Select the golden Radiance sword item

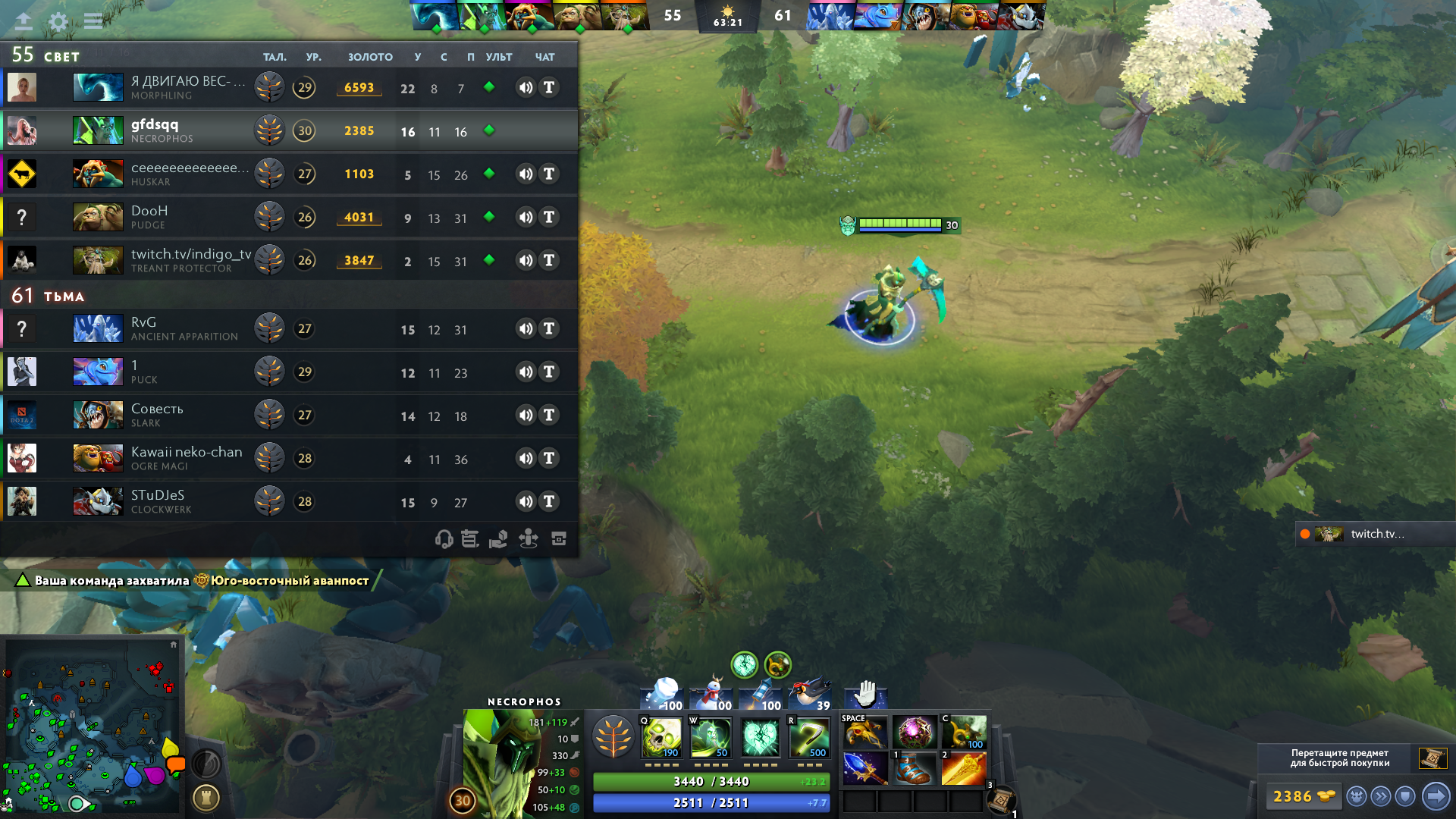[x=963, y=768]
